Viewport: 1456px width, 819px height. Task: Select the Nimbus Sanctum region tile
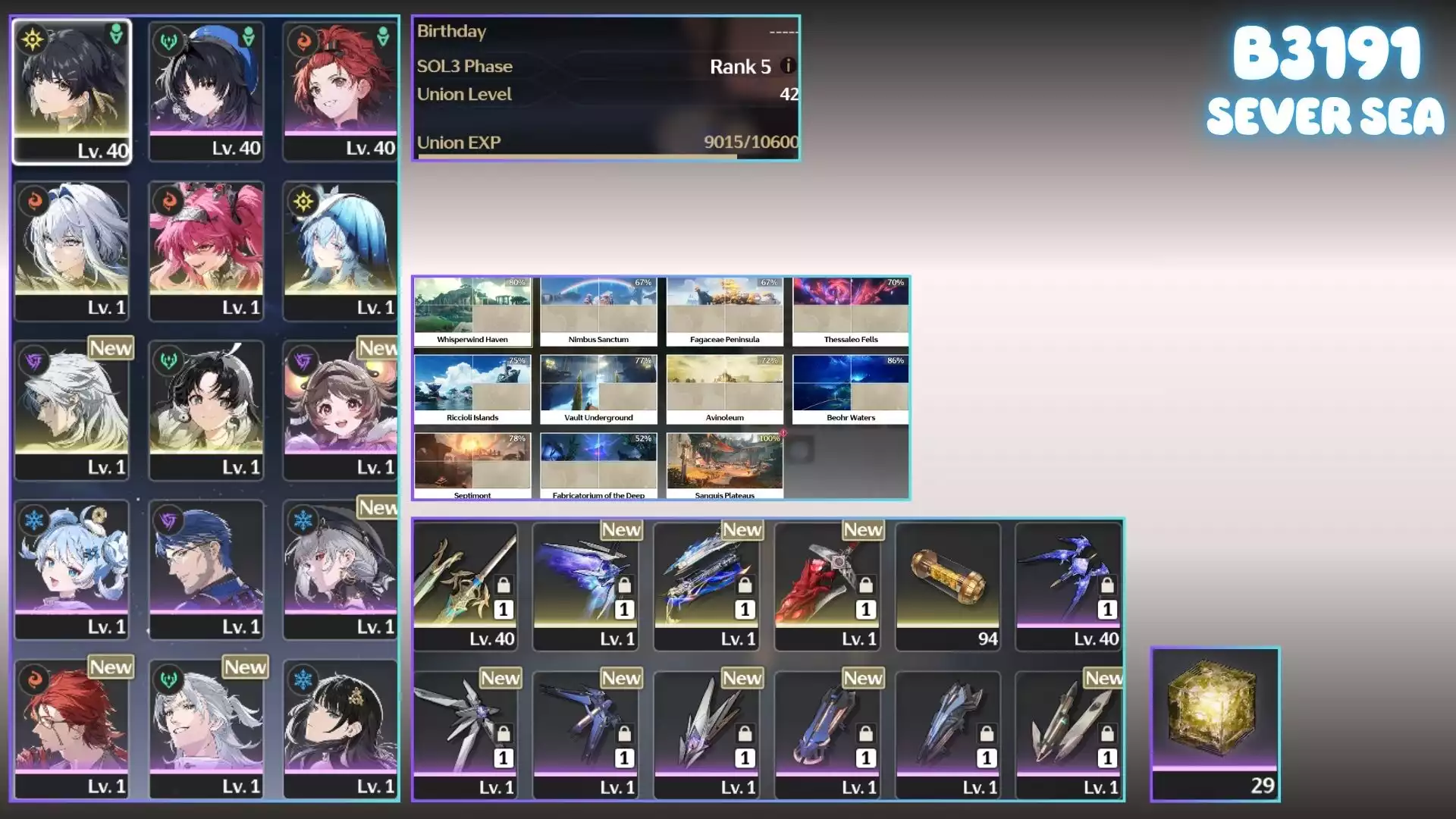[x=598, y=312]
